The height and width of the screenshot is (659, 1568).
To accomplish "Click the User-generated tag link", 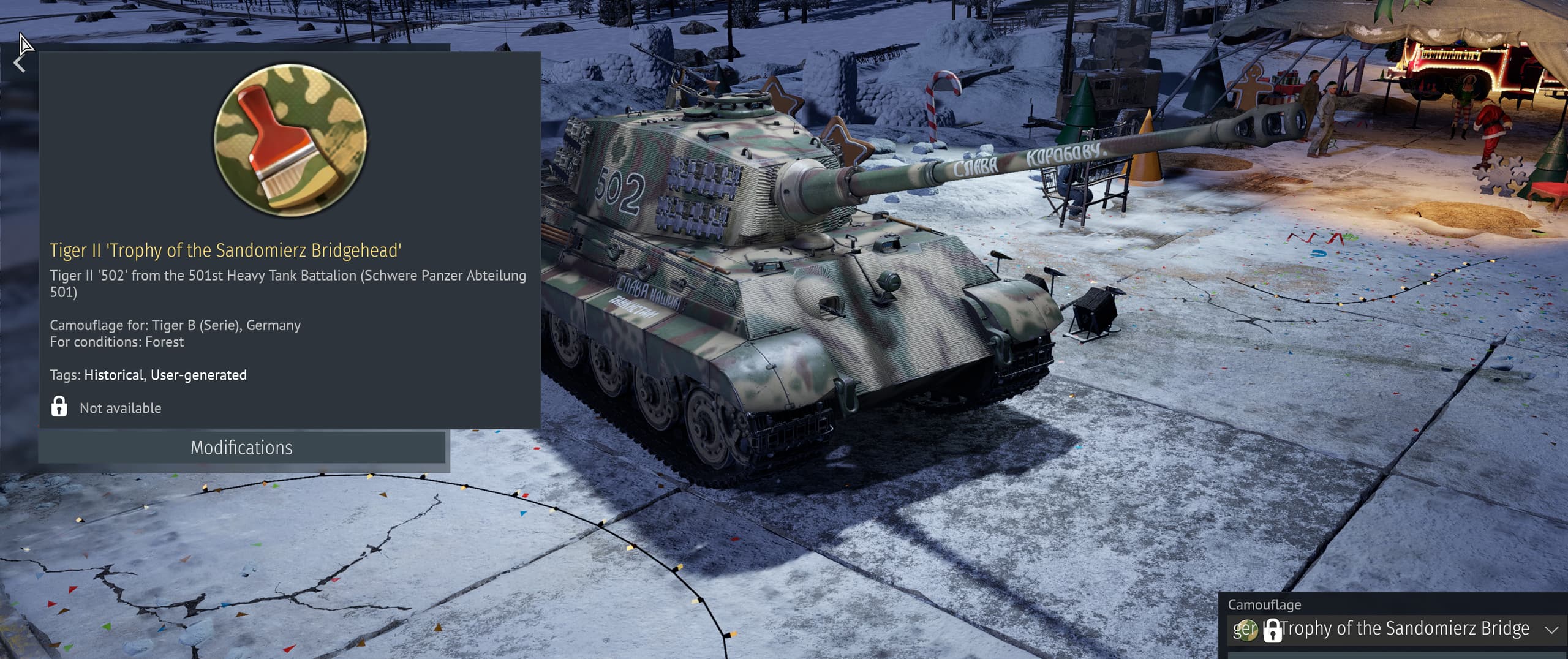I will click(198, 375).
